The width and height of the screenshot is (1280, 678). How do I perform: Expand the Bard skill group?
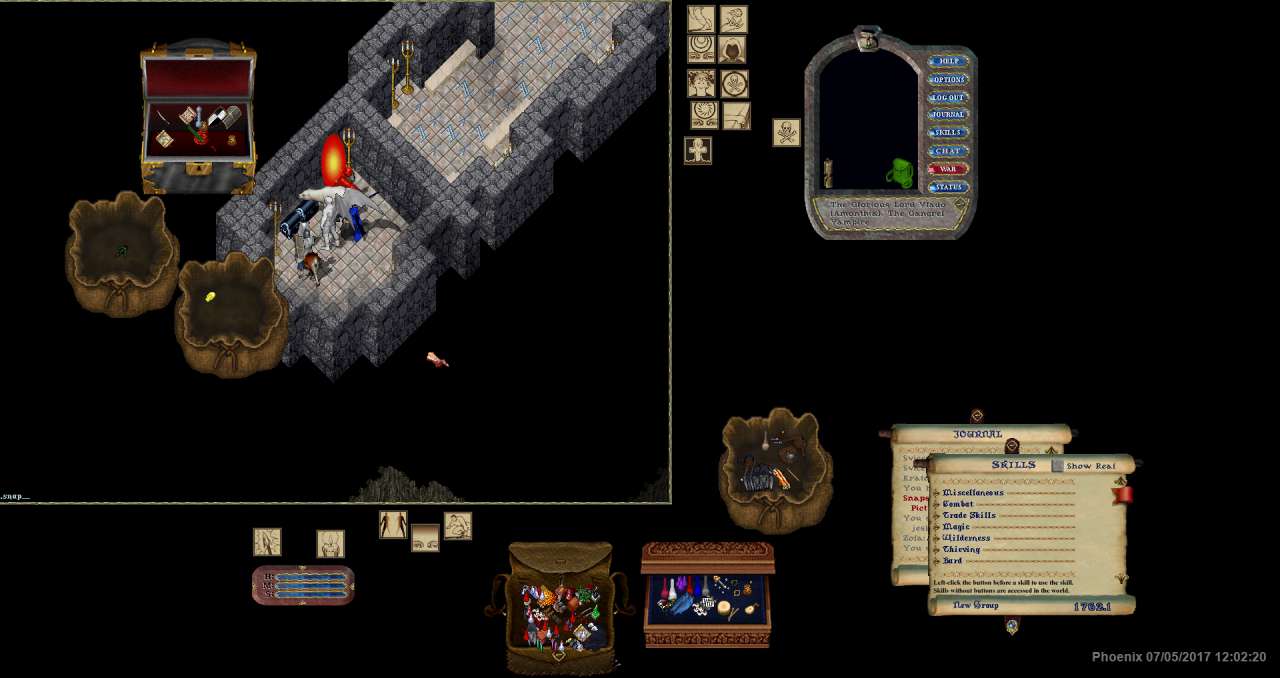[x=937, y=561]
